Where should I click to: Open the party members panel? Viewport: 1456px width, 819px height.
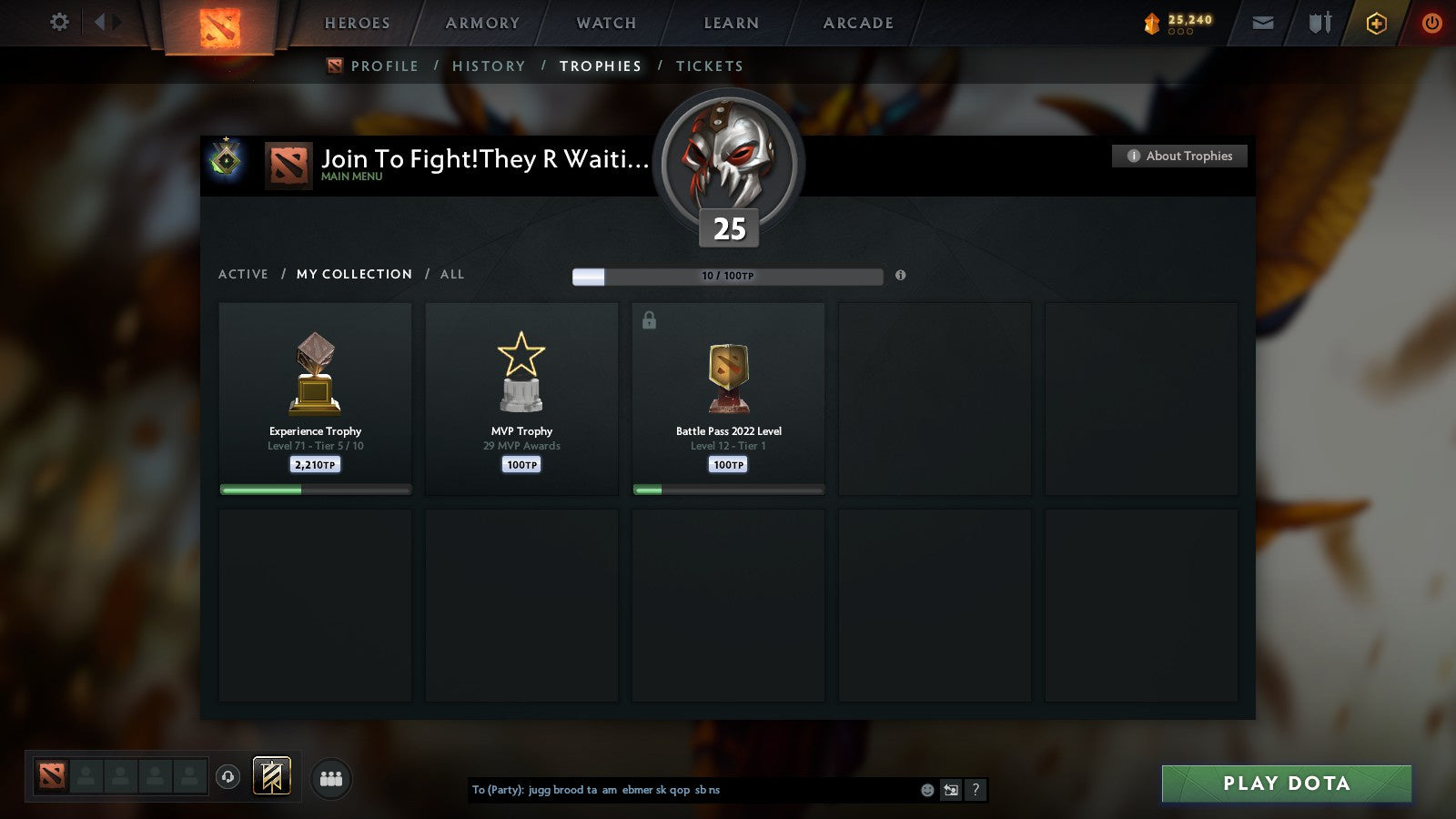331,778
